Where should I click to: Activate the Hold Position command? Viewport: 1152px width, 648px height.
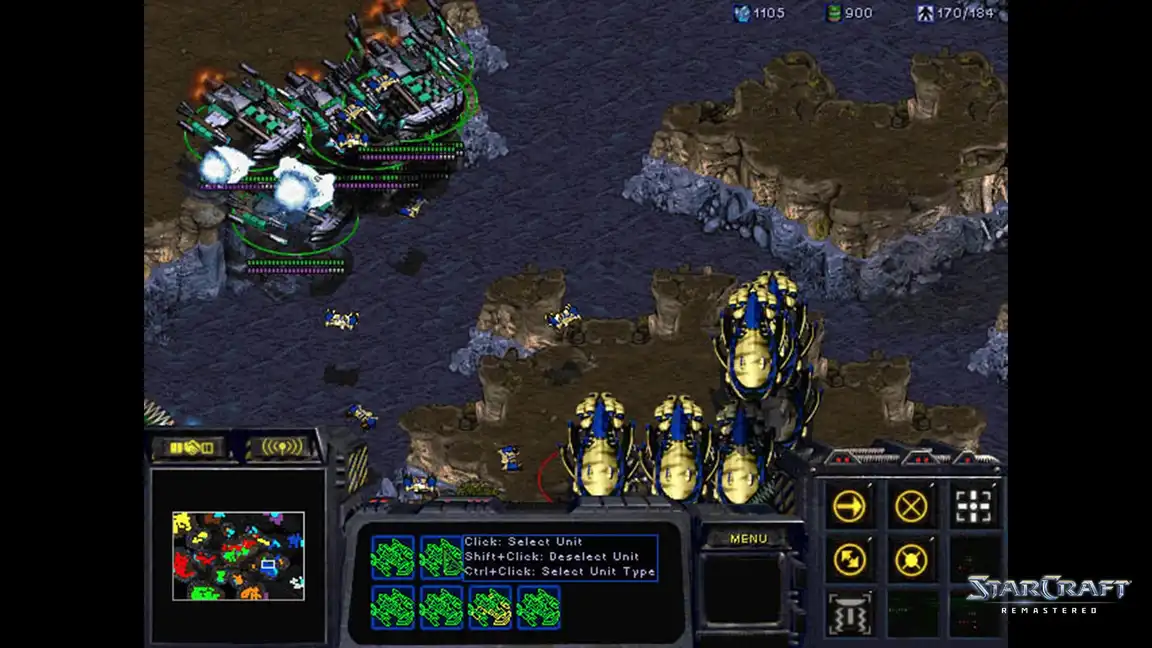click(x=911, y=558)
